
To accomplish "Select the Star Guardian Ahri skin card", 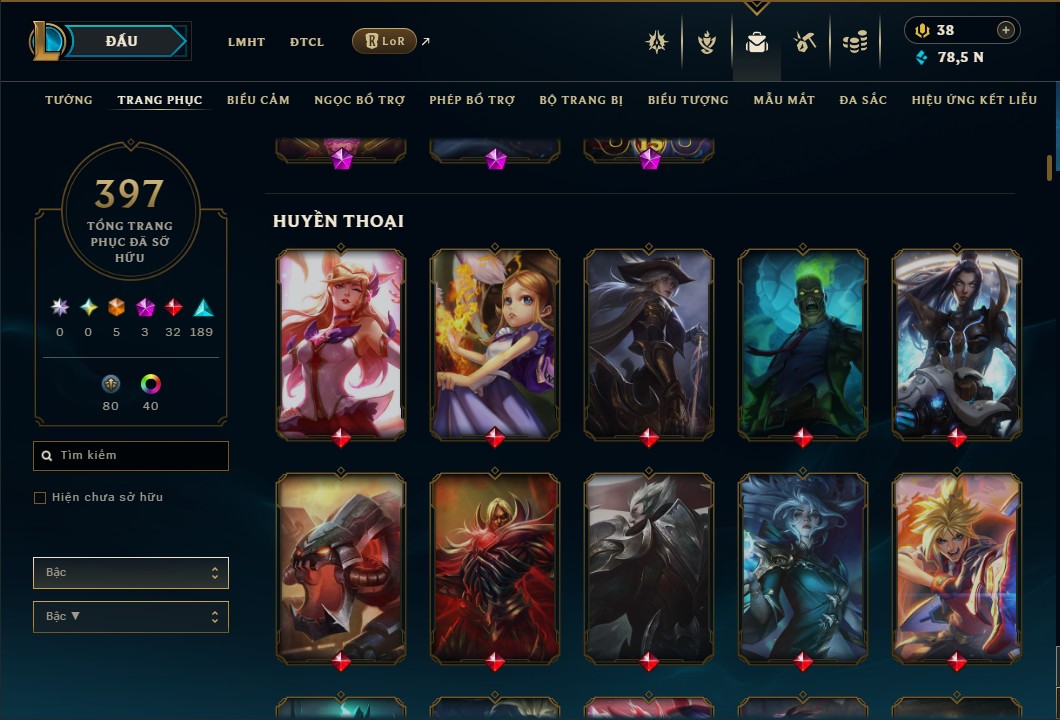I will point(341,343).
